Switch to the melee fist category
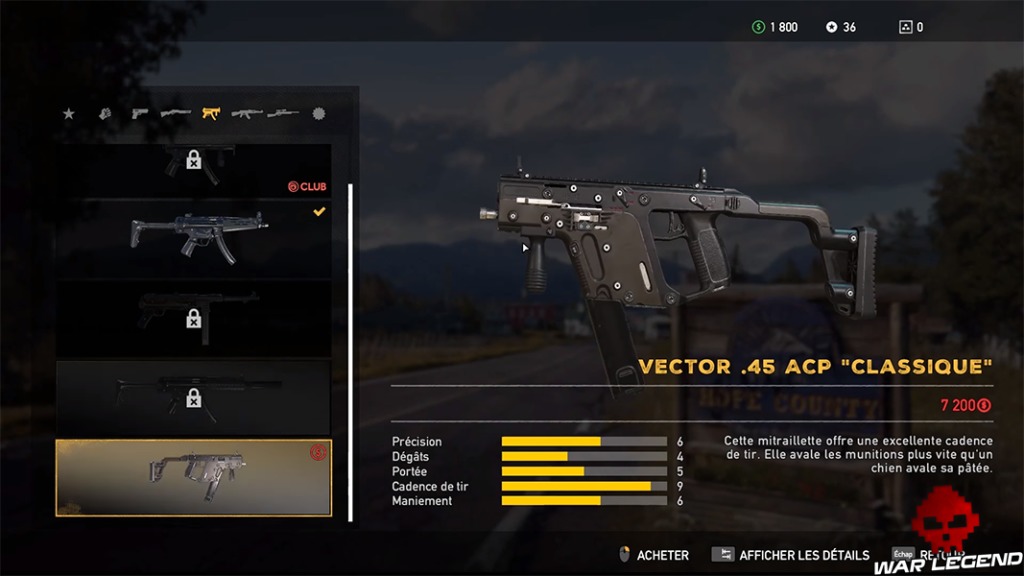The width and height of the screenshot is (1024, 576). pyautogui.click(x=104, y=114)
